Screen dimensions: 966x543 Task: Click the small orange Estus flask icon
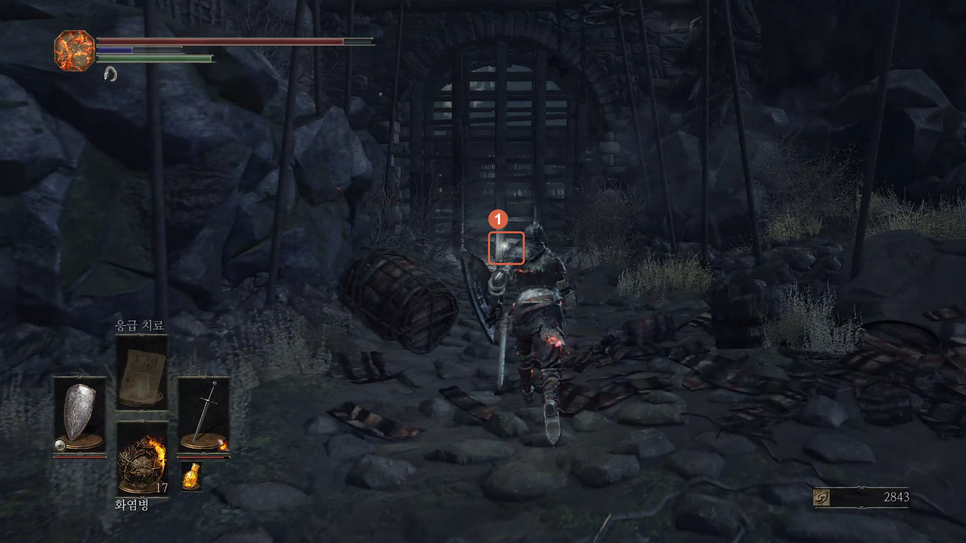point(191,476)
